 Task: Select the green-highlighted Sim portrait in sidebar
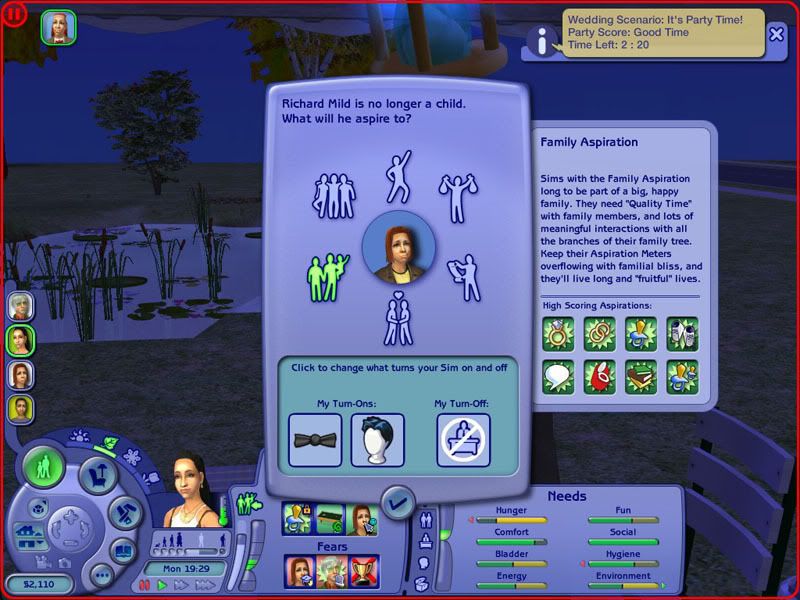pyautogui.click(x=21, y=340)
